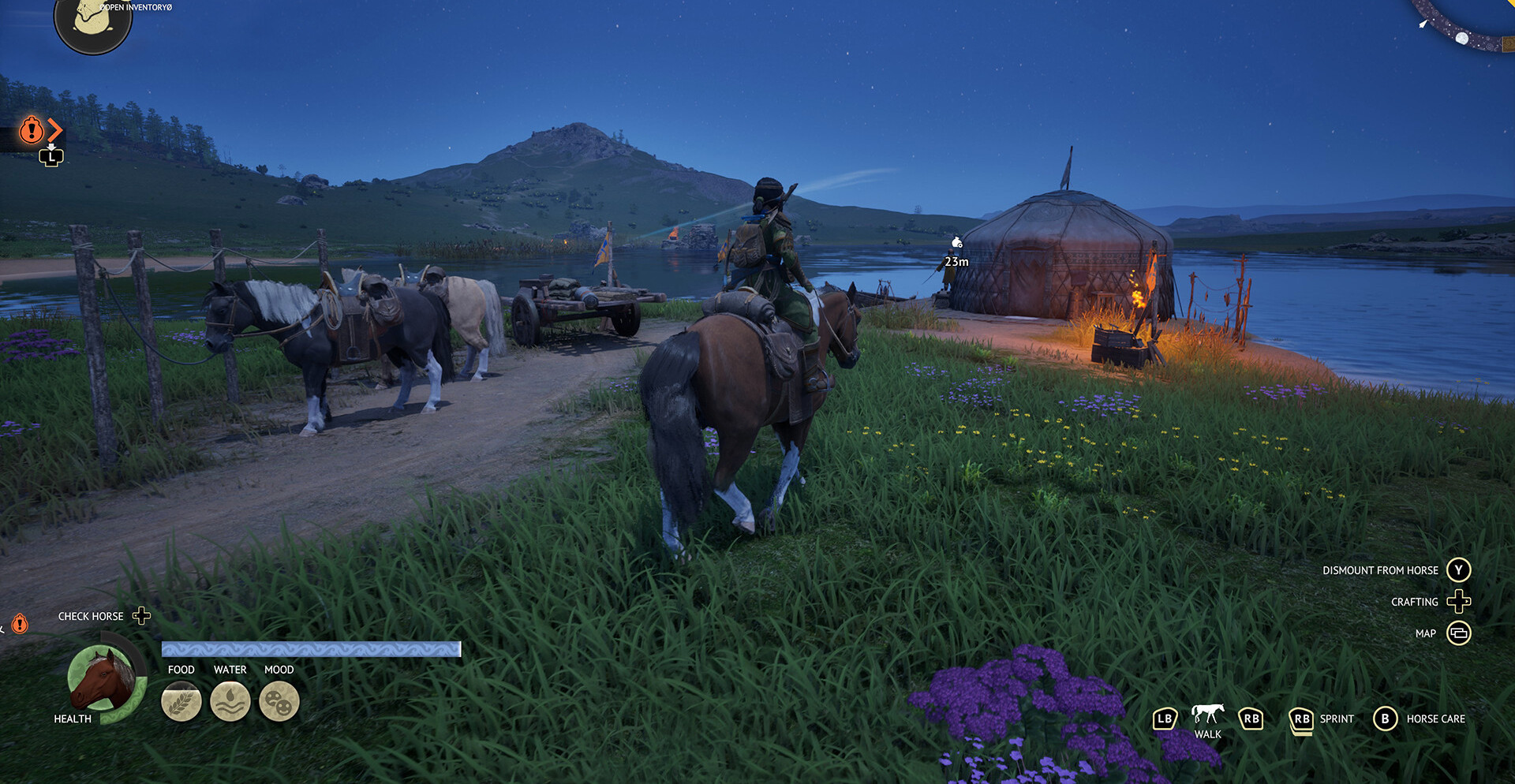Select the horse Water status icon

230,701
